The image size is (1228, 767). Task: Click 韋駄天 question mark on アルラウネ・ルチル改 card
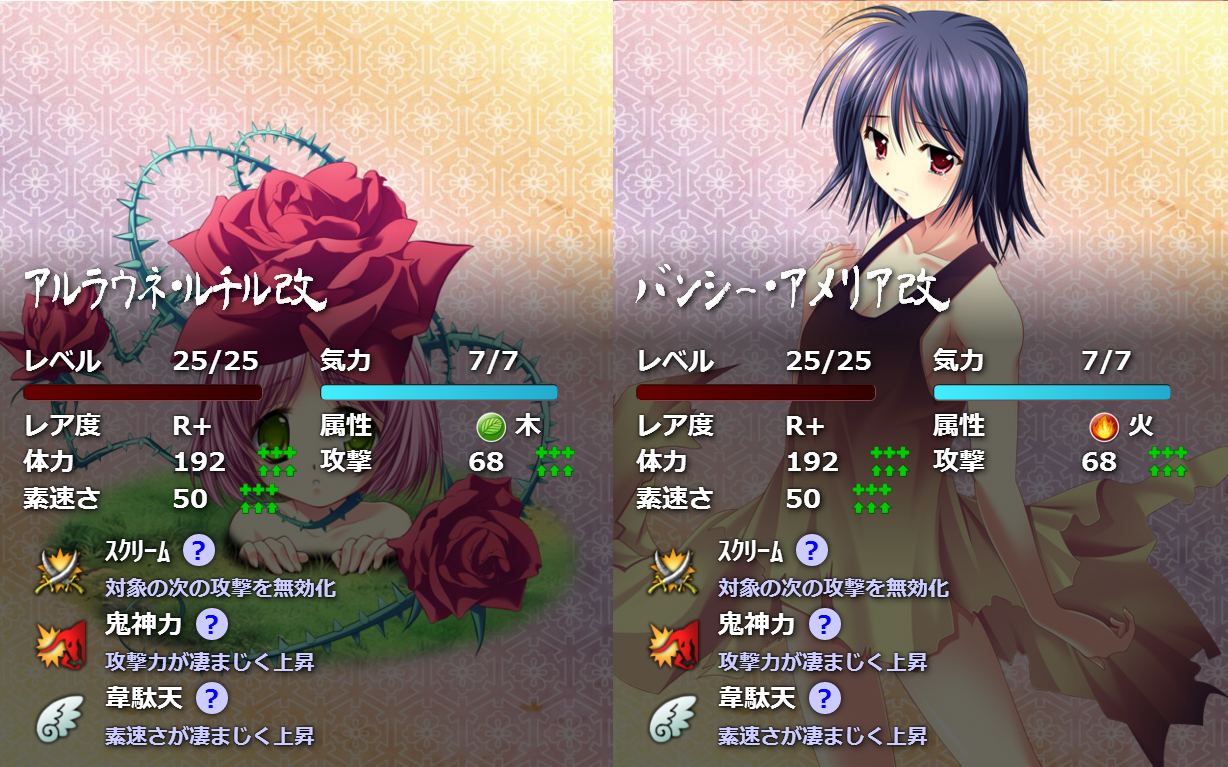pos(211,698)
